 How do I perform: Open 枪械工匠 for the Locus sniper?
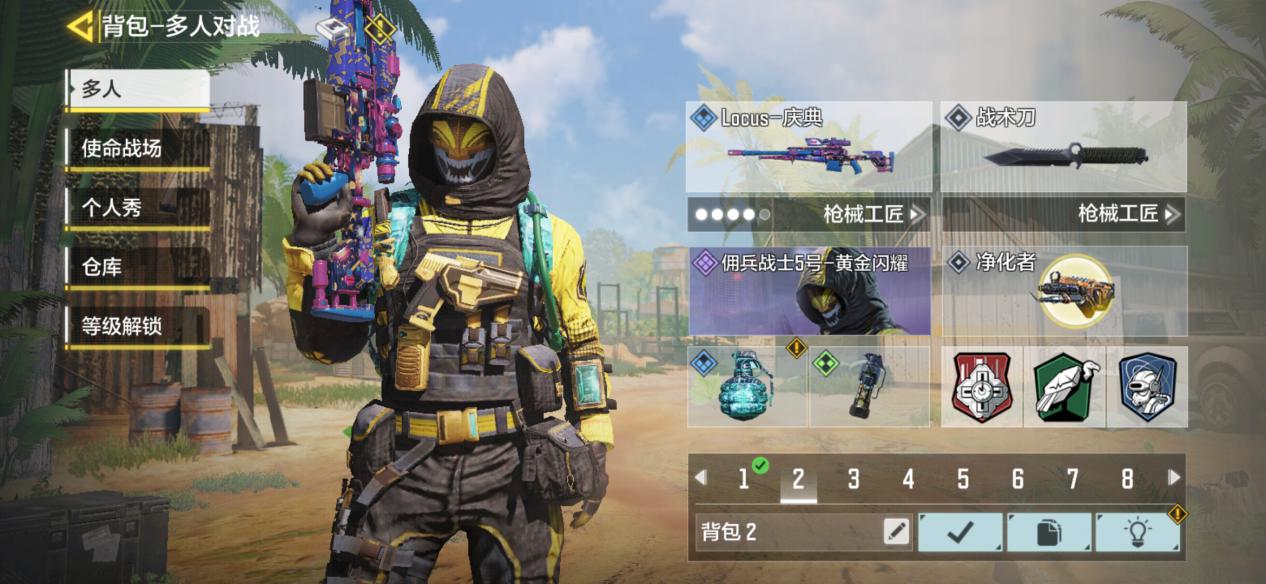point(809,213)
